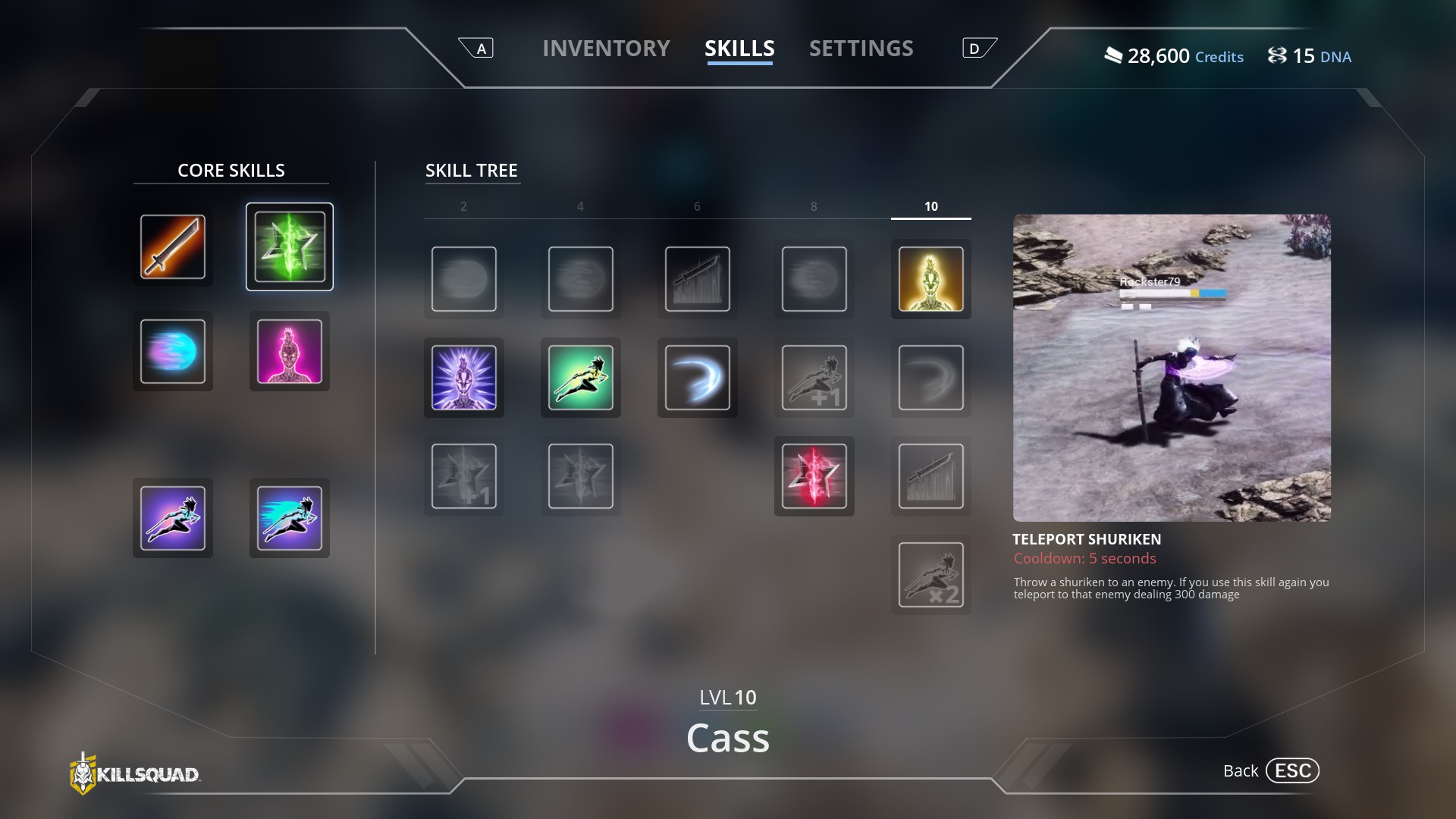Choose the green leaping figure tree skill
1456x819 pixels.
[x=581, y=378]
